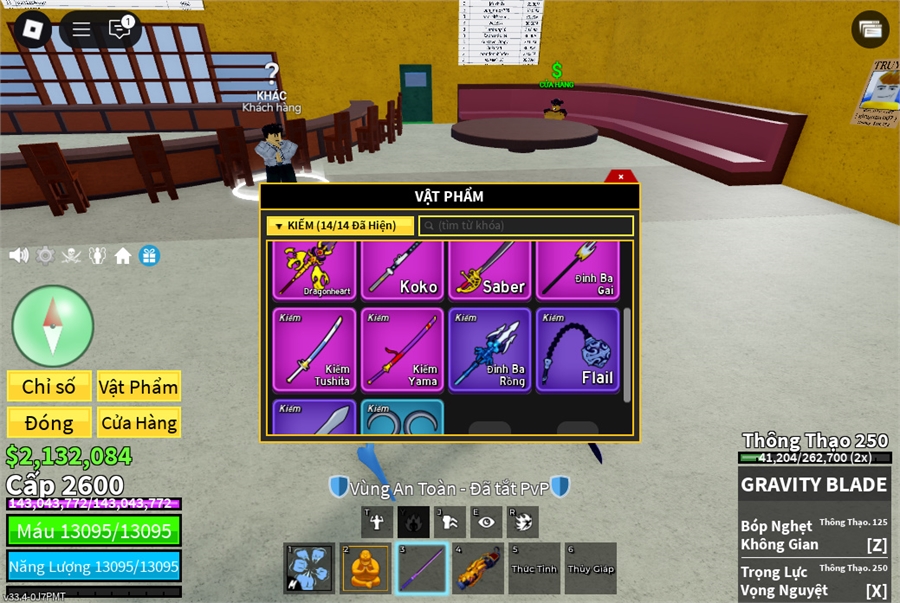Image resolution: width=900 pixels, height=603 pixels.
Task: Open the blue gift box rewards
Action: click(149, 256)
